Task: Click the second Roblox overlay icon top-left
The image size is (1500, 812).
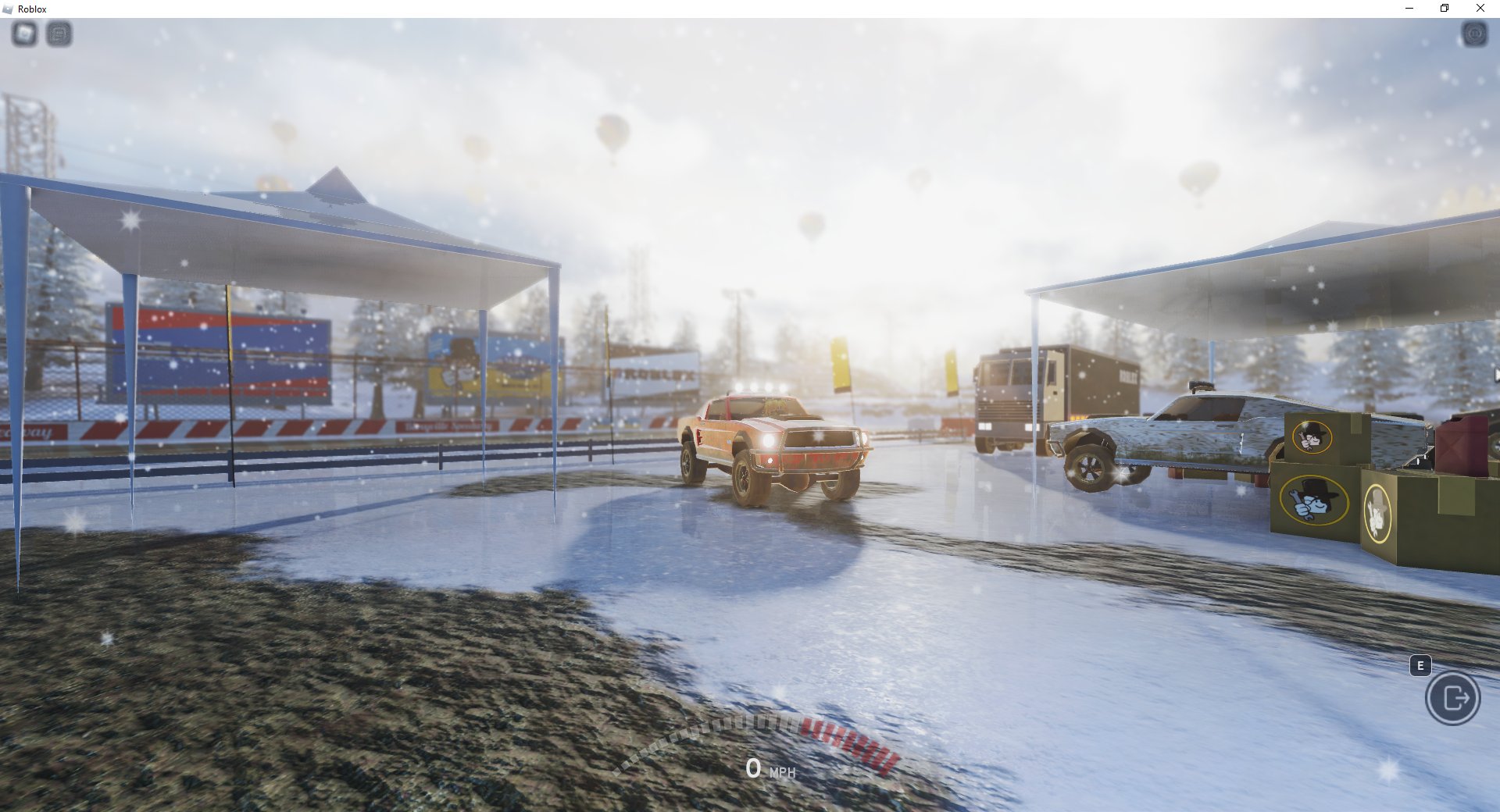Action: coord(56,34)
